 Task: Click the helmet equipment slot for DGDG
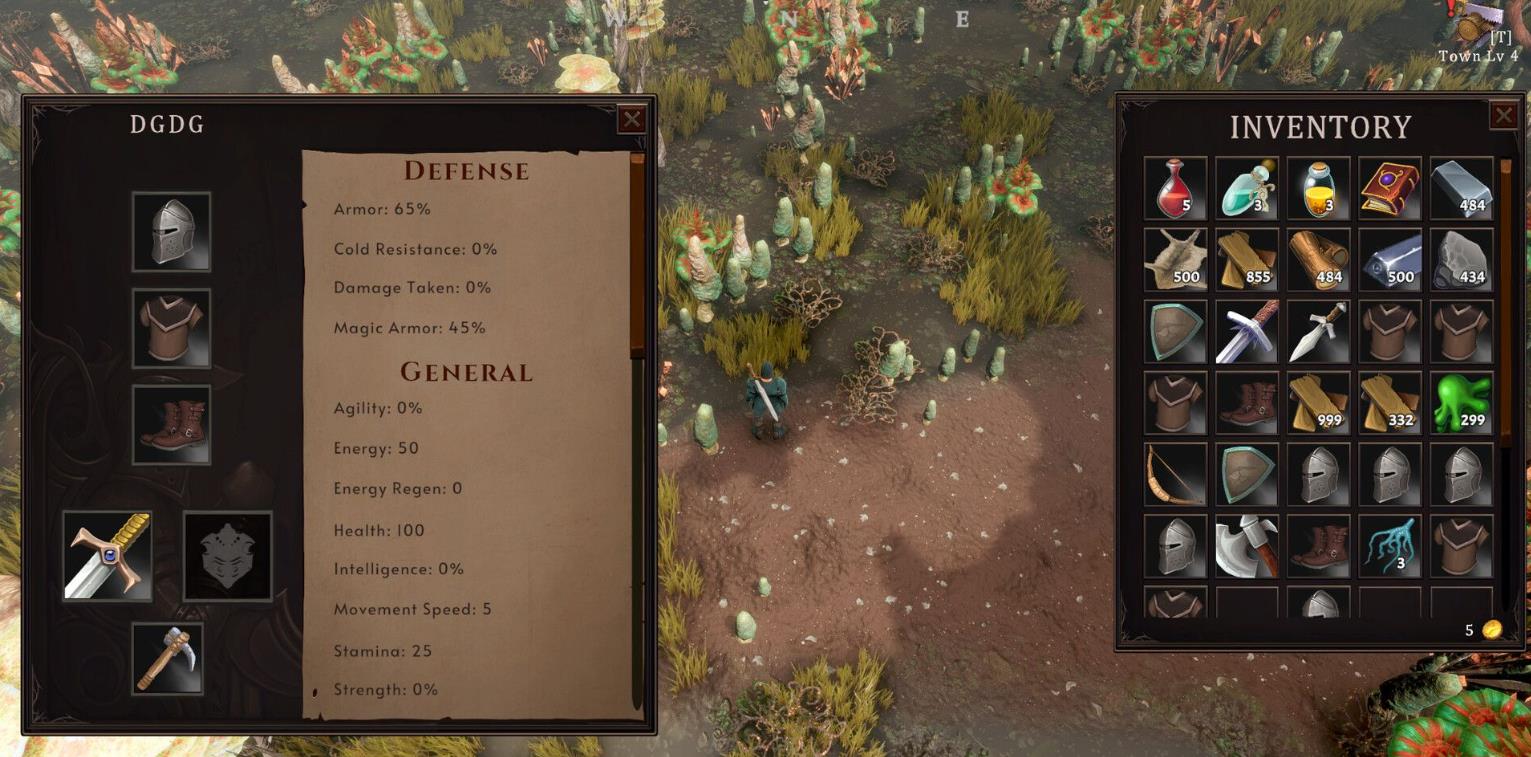pos(170,232)
